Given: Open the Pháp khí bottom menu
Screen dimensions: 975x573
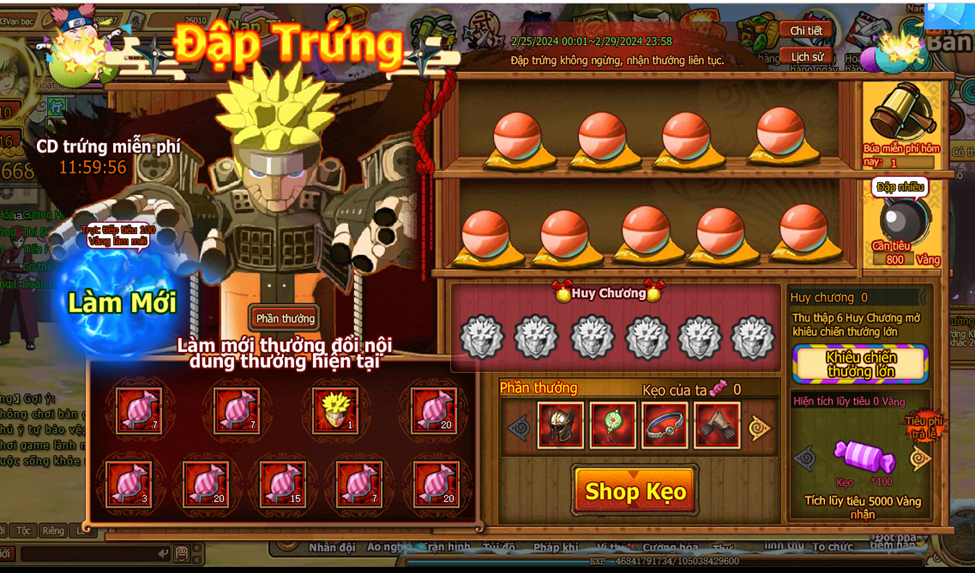Looking at the screenshot, I should click(x=554, y=548).
